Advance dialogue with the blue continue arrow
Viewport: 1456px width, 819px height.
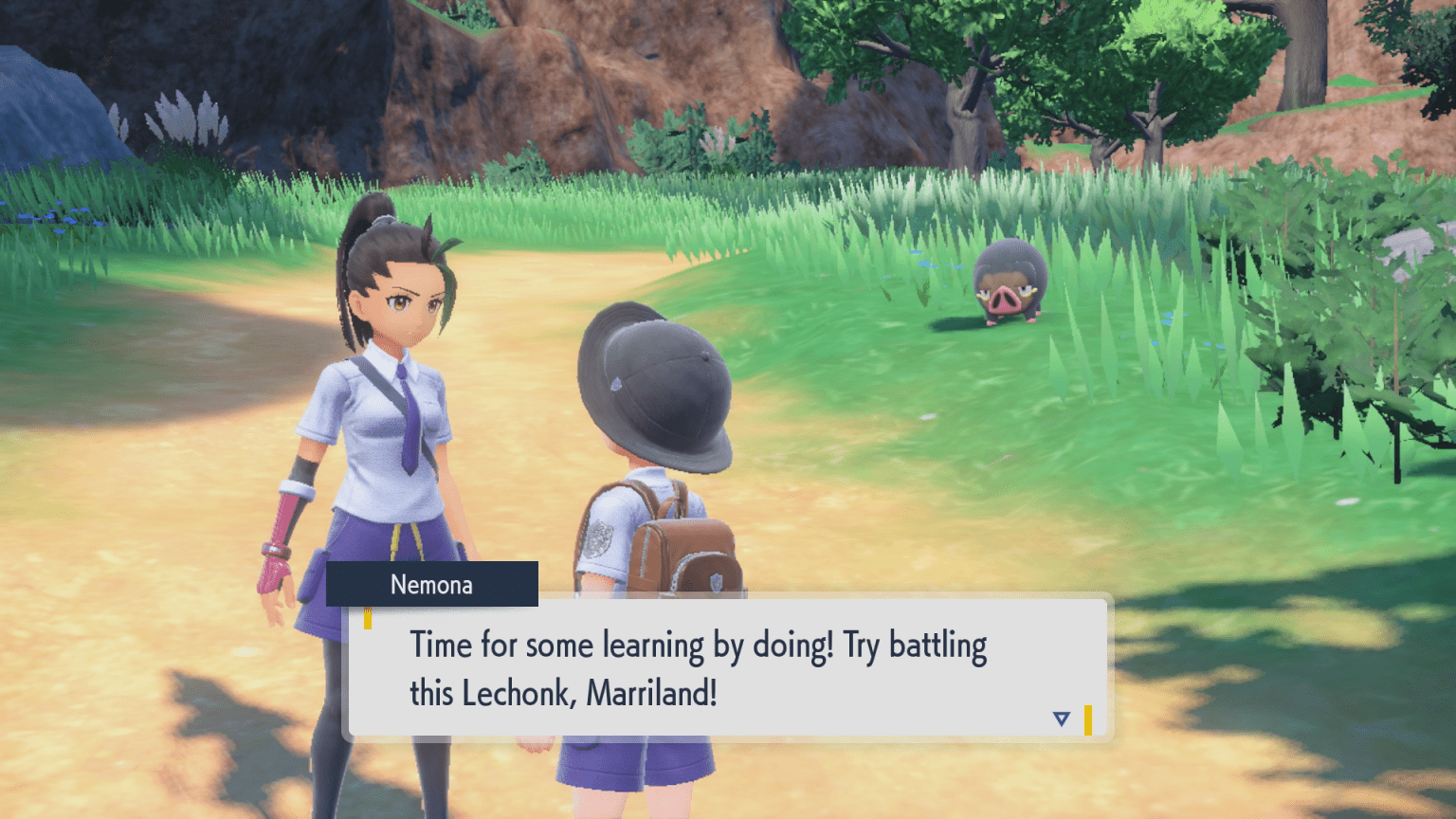coord(1061,719)
